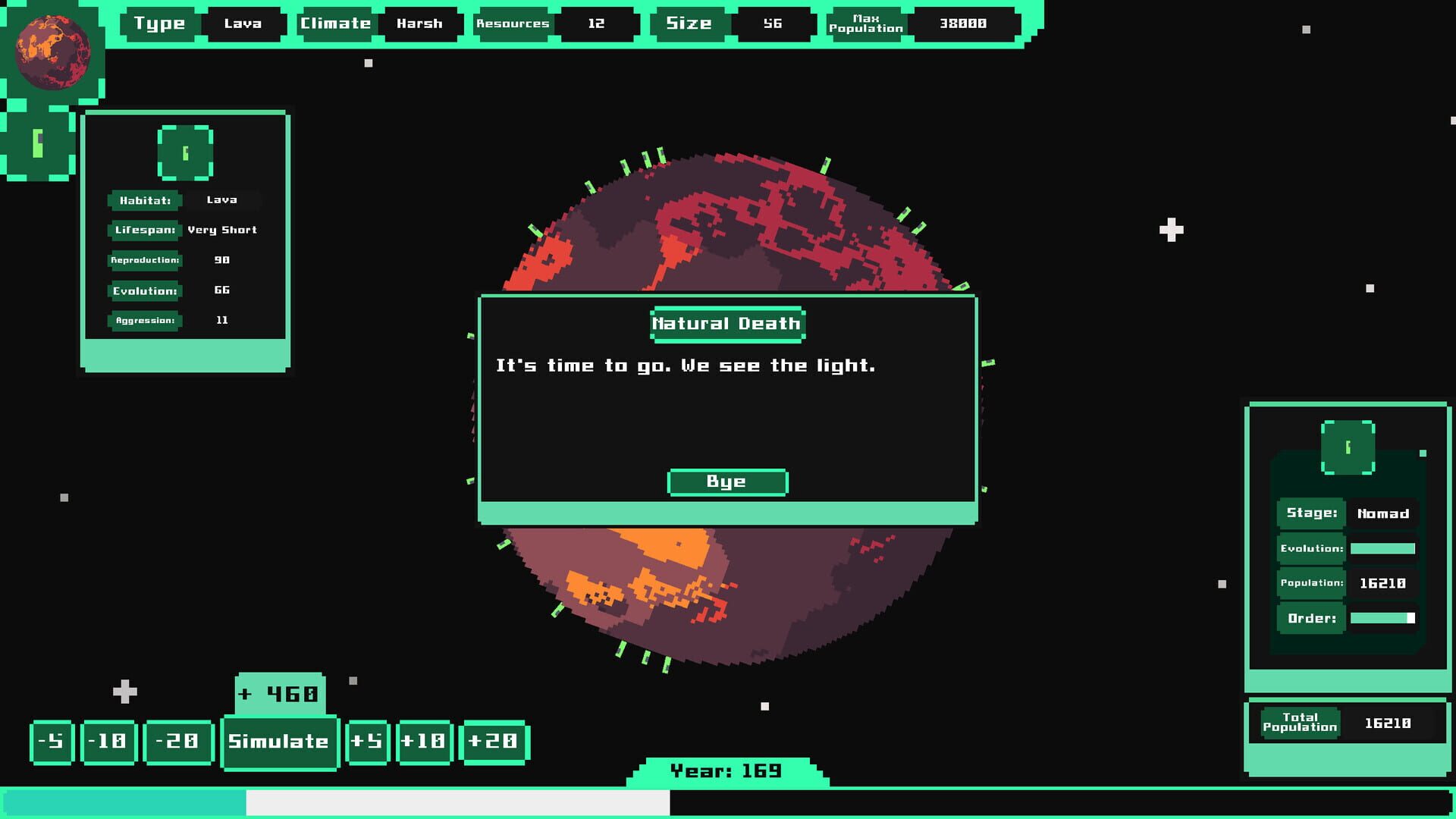
Task: Click the Total Population panel header
Action: 1298,722
